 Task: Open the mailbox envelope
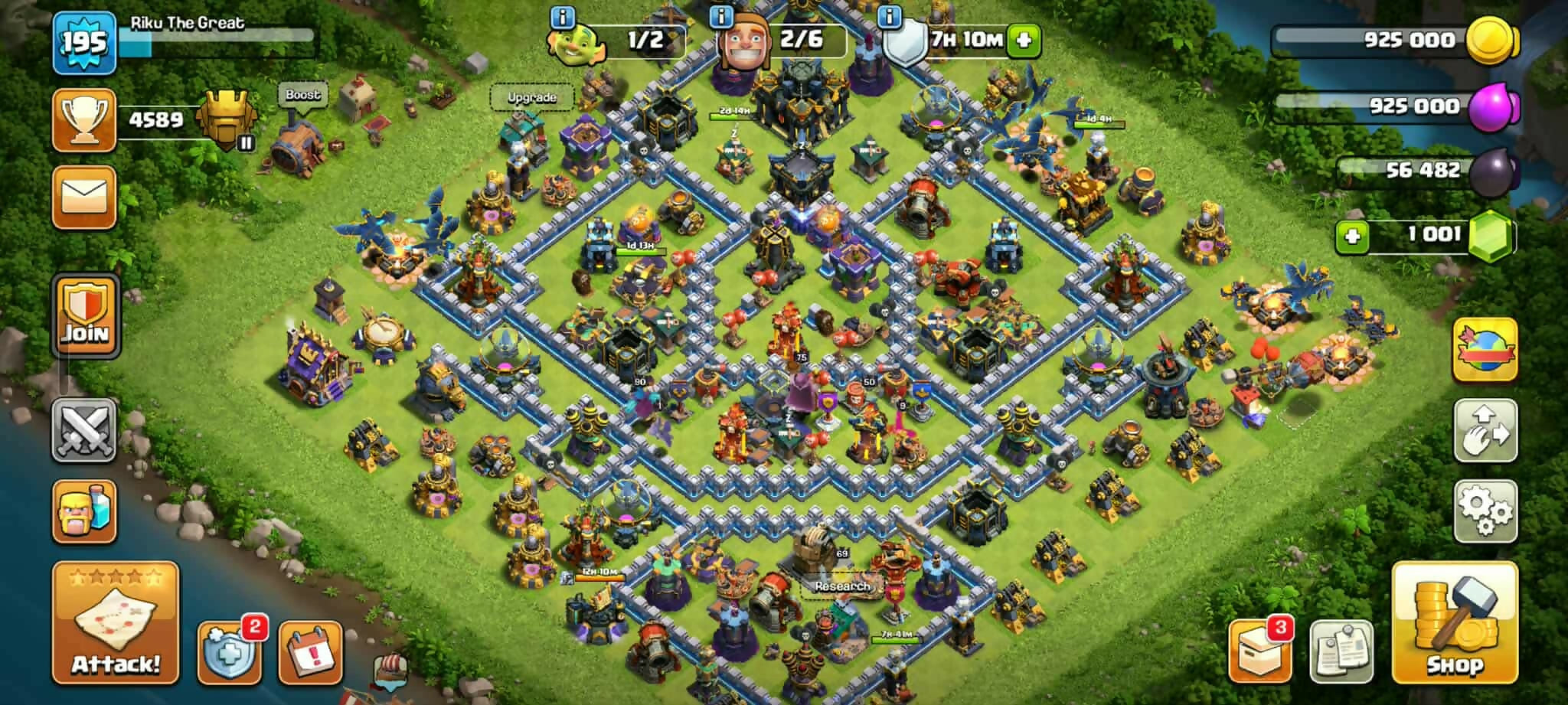pos(84,197)
